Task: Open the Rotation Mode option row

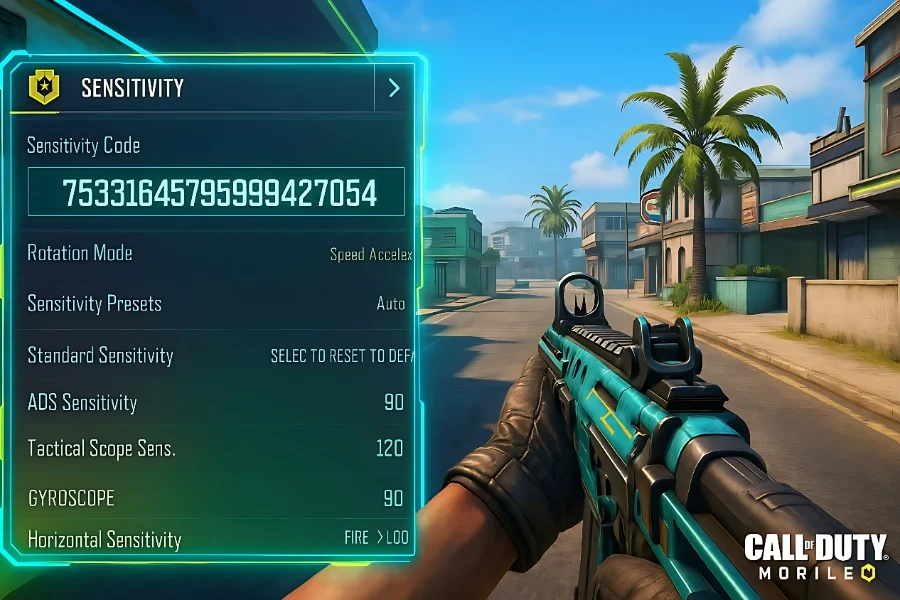Action: coord(218,253)
